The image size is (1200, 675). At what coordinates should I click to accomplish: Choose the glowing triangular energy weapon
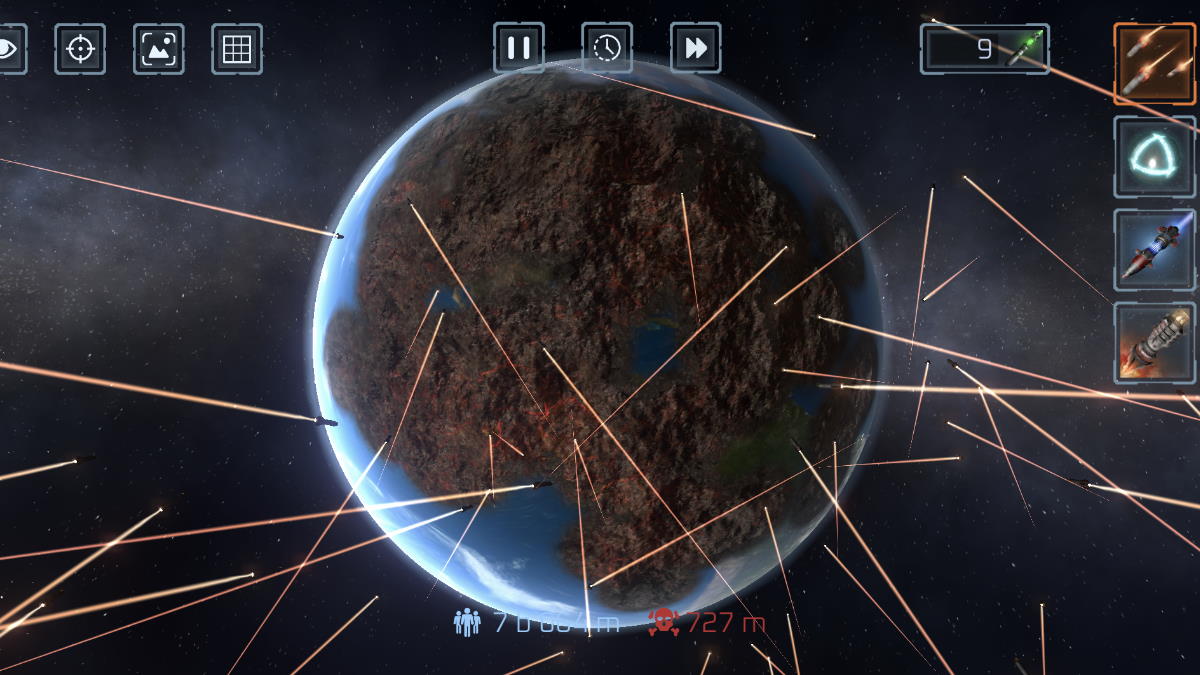1155,157
